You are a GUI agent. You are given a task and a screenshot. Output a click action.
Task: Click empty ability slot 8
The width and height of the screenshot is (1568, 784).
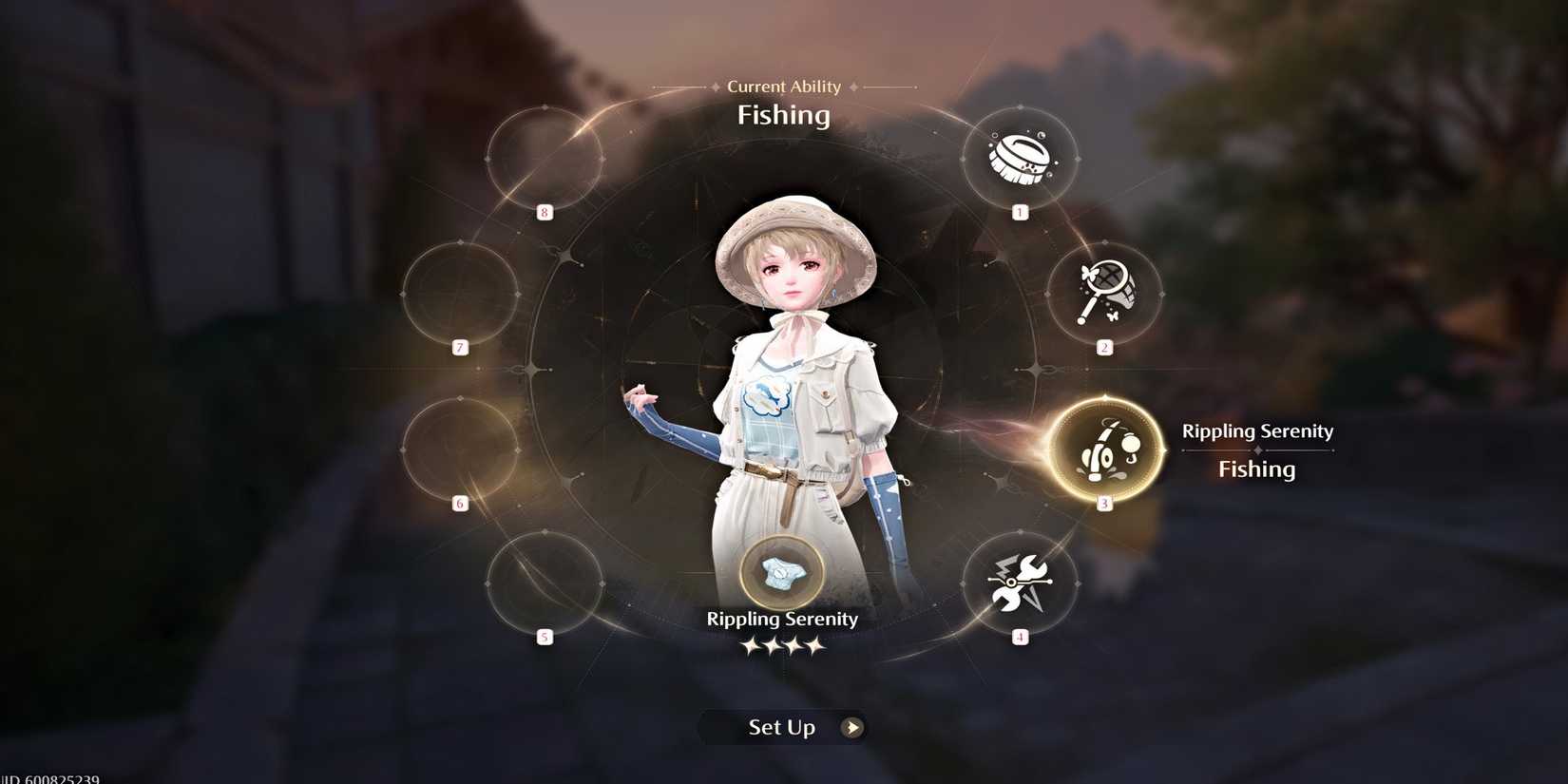[x=545, y=157]
